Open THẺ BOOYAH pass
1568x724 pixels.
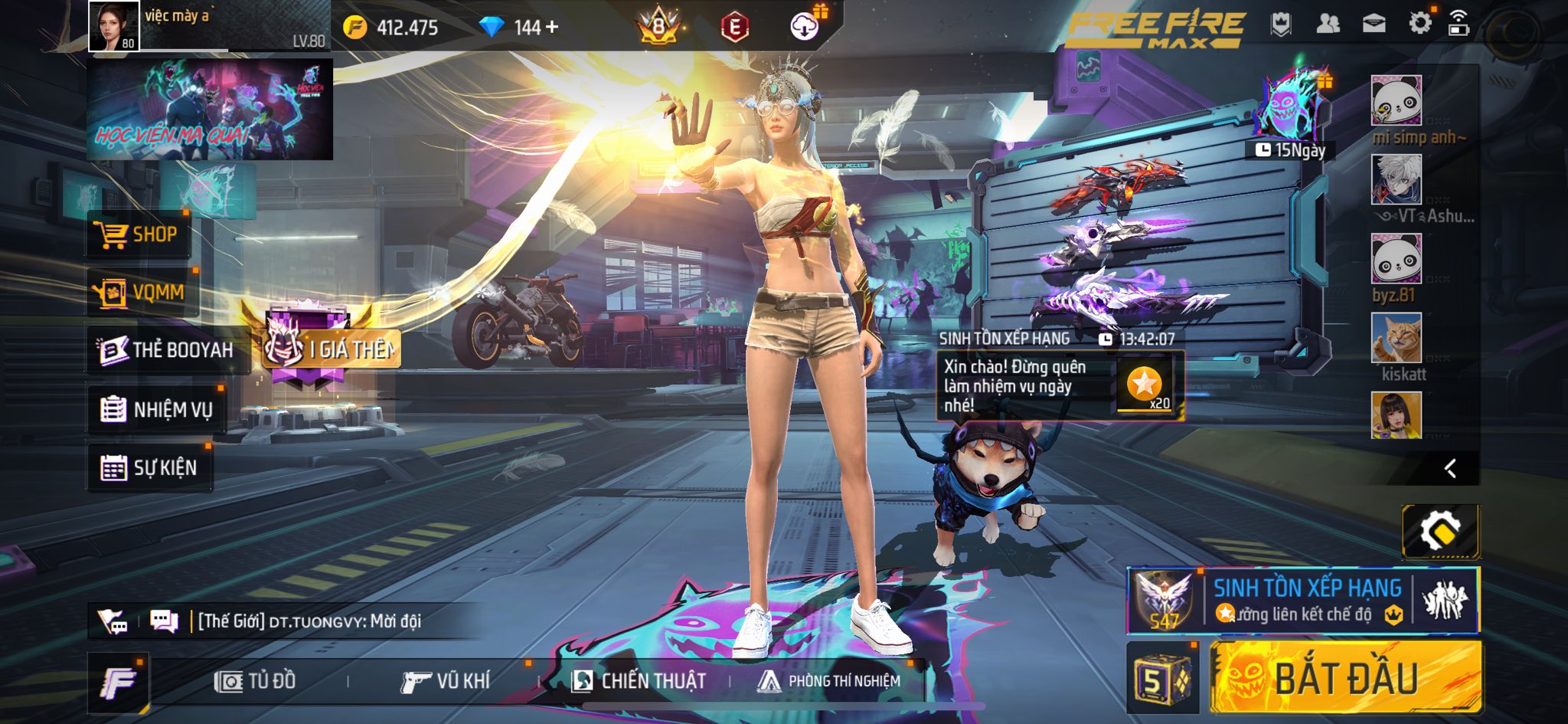pos(167,350)
